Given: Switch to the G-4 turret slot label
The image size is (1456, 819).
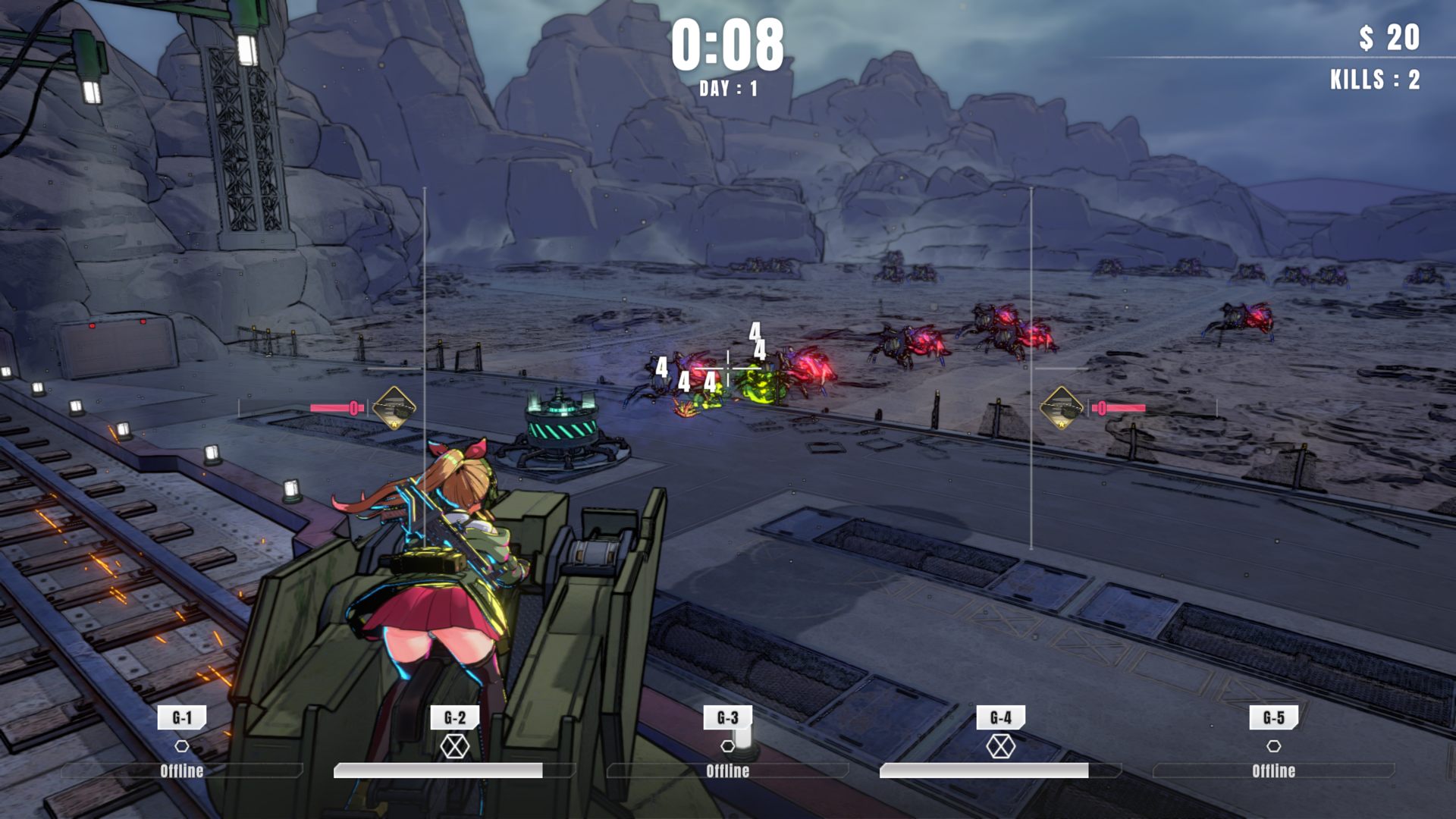Looking at the screenshot, I should tap(1001, 717).
